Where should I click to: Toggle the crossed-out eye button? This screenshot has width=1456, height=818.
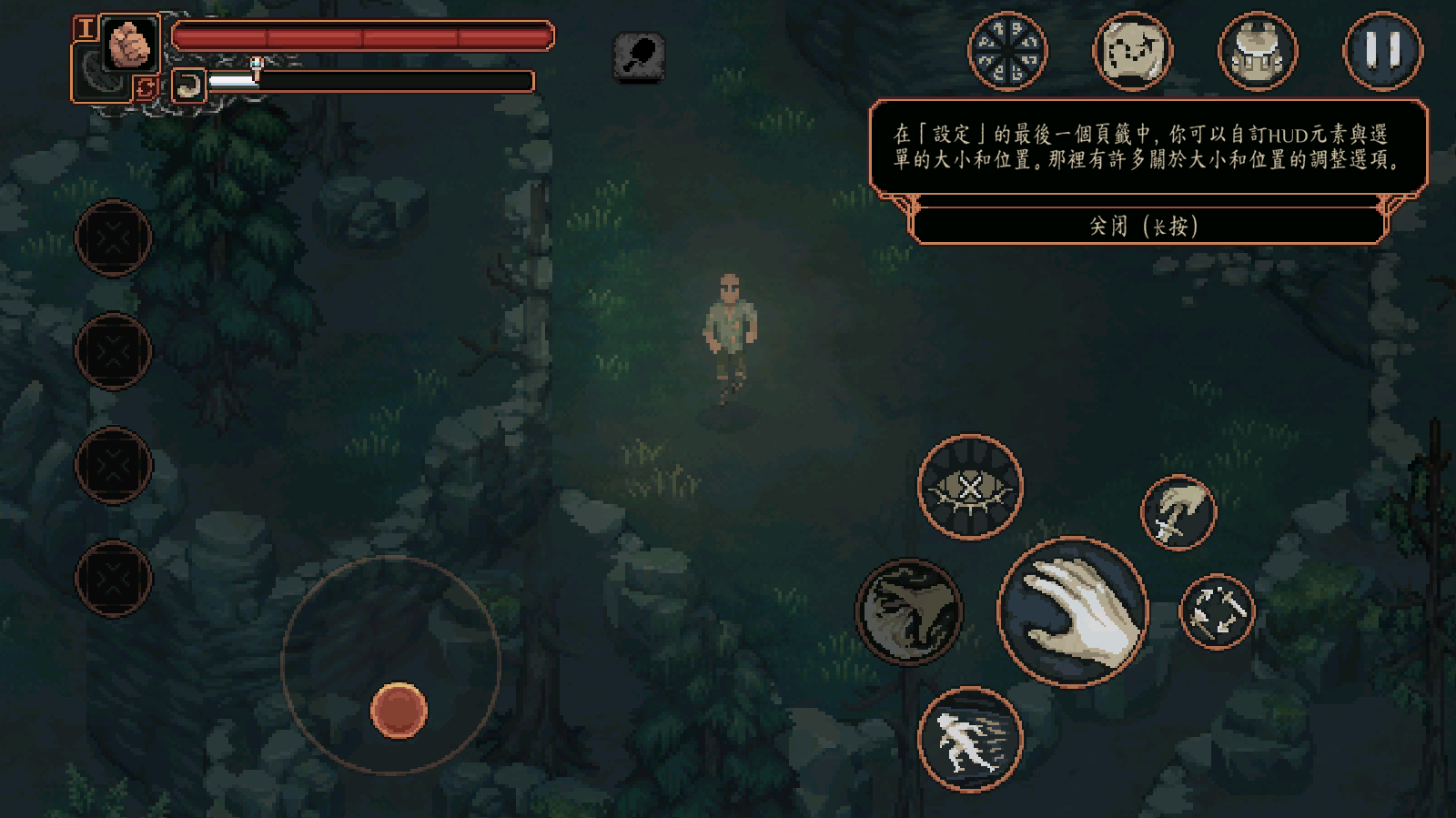970,487
